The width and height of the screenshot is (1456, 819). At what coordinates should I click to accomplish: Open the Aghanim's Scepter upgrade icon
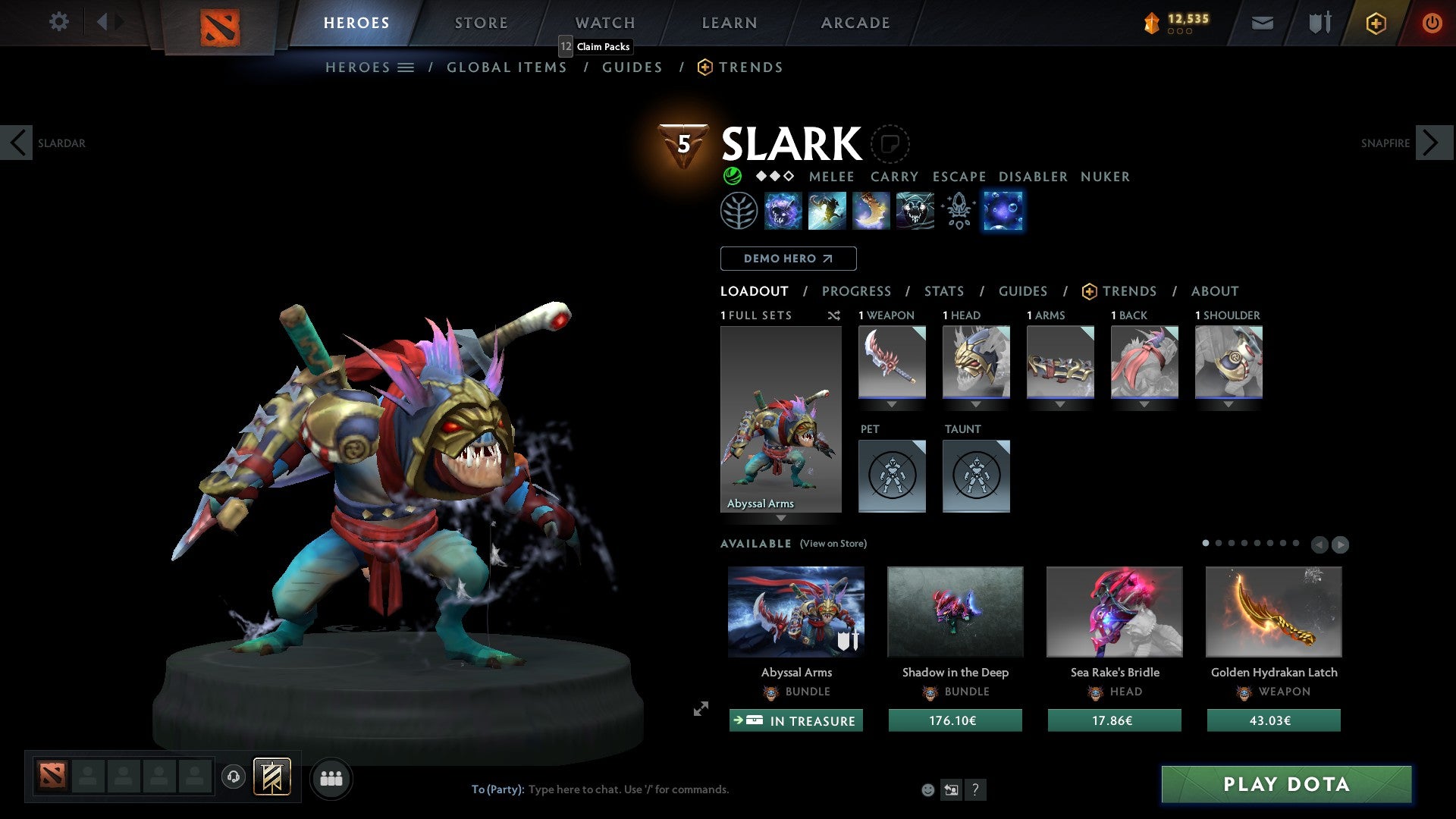point(958,211)
